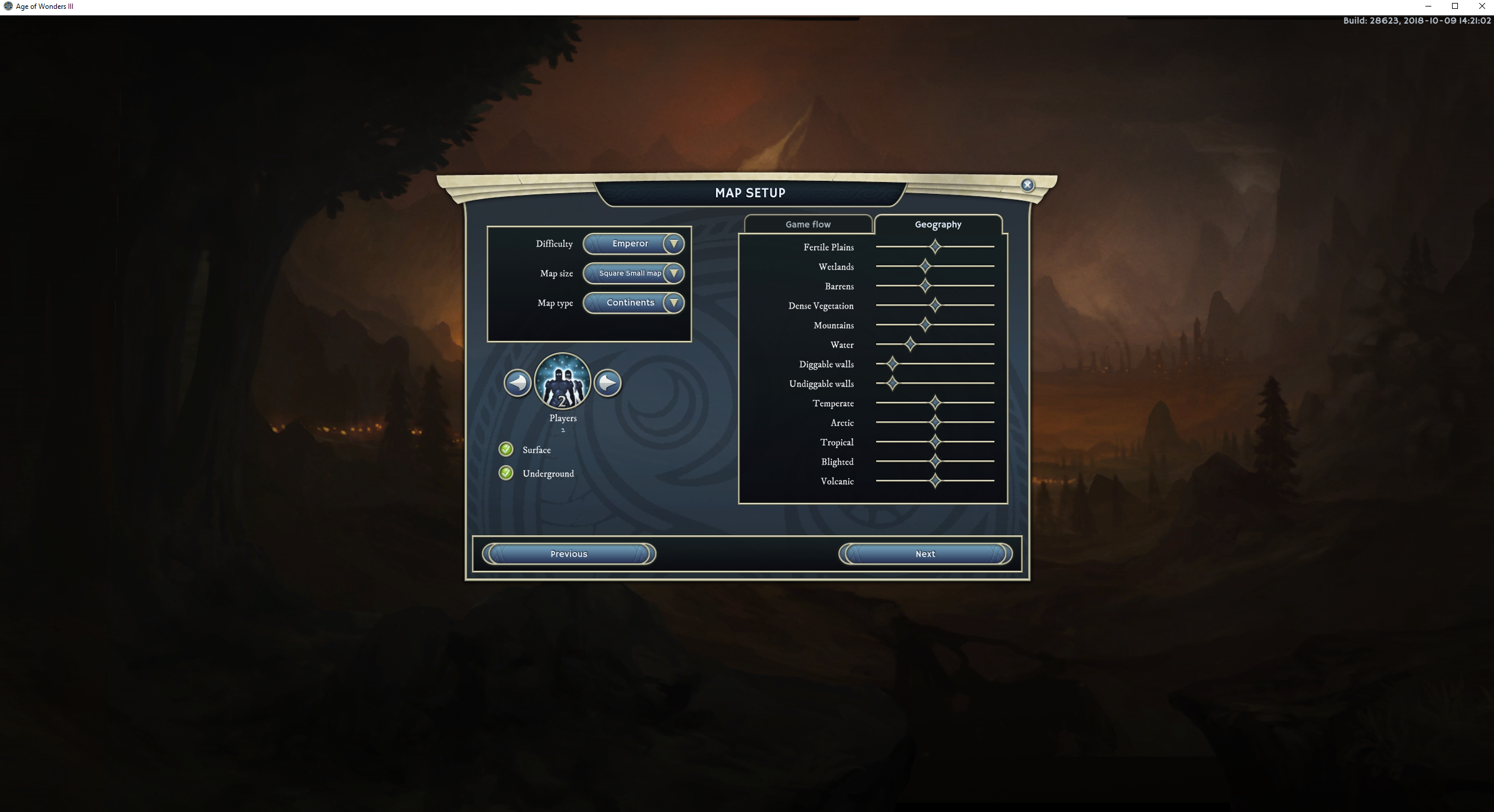Click the Fertile Plains slider handle
1494x812 pixels.
coord(935,246)
